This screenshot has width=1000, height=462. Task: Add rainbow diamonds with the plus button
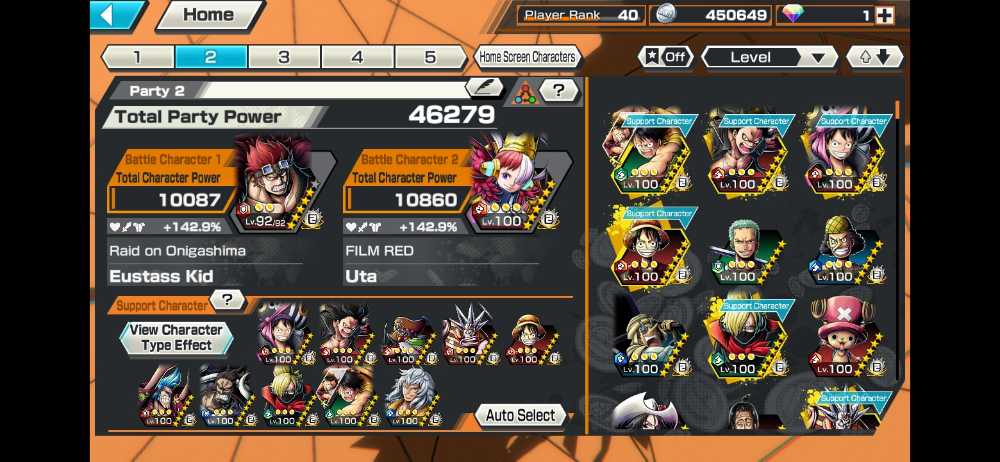pyautogui.click(x=884, y=15)
